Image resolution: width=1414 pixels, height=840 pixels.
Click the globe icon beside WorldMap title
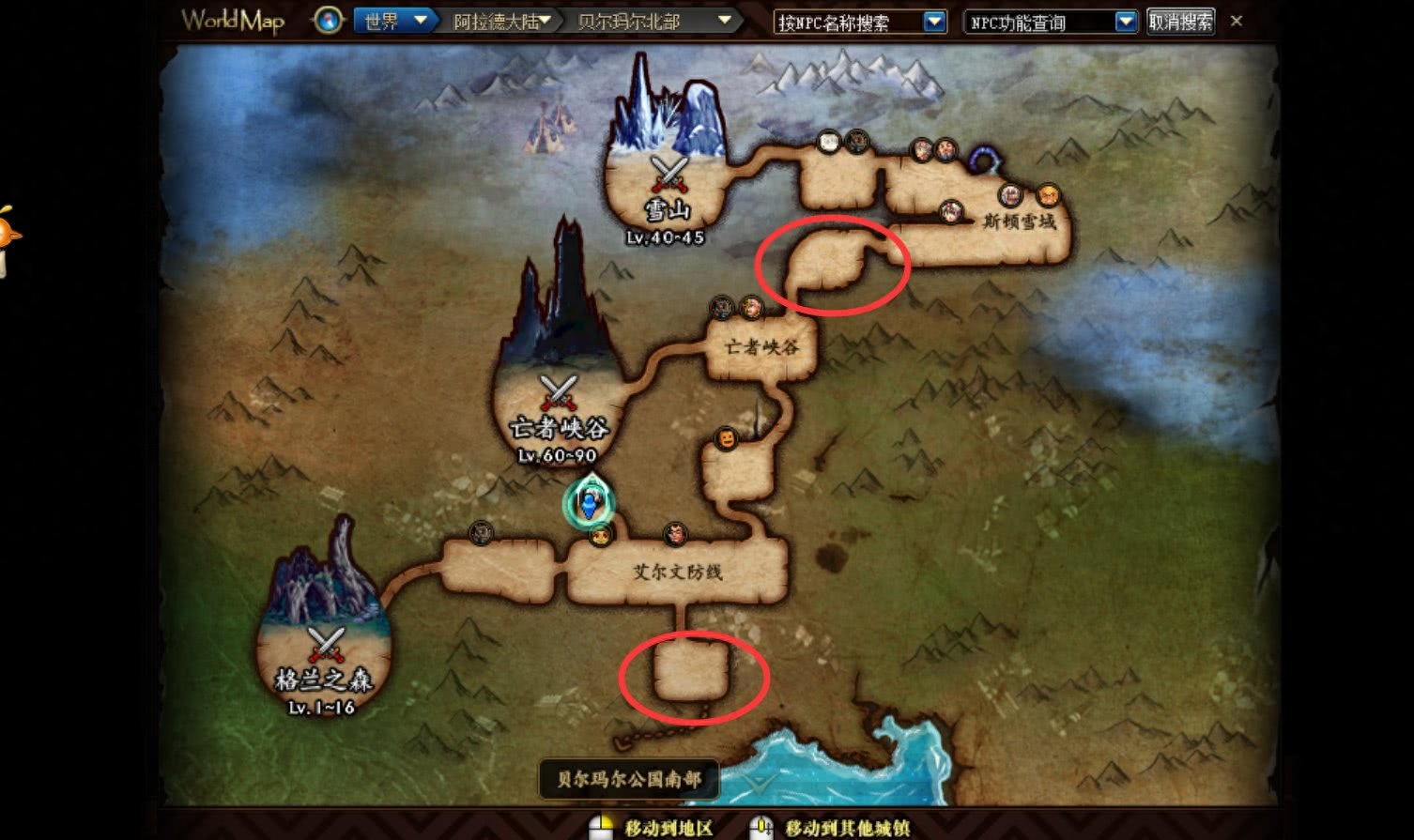pos(328,20)
